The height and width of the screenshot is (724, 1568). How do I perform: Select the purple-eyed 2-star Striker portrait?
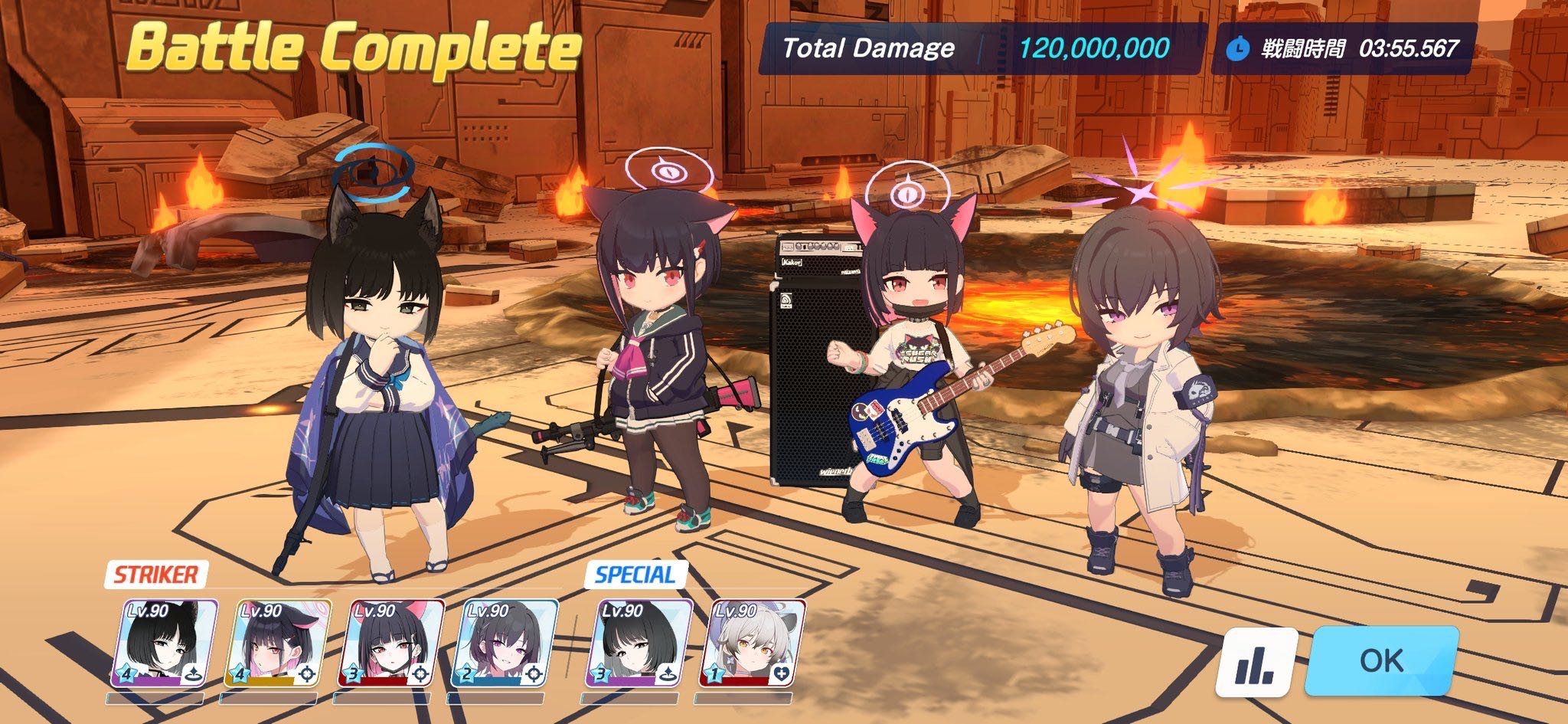coord(505,644)
